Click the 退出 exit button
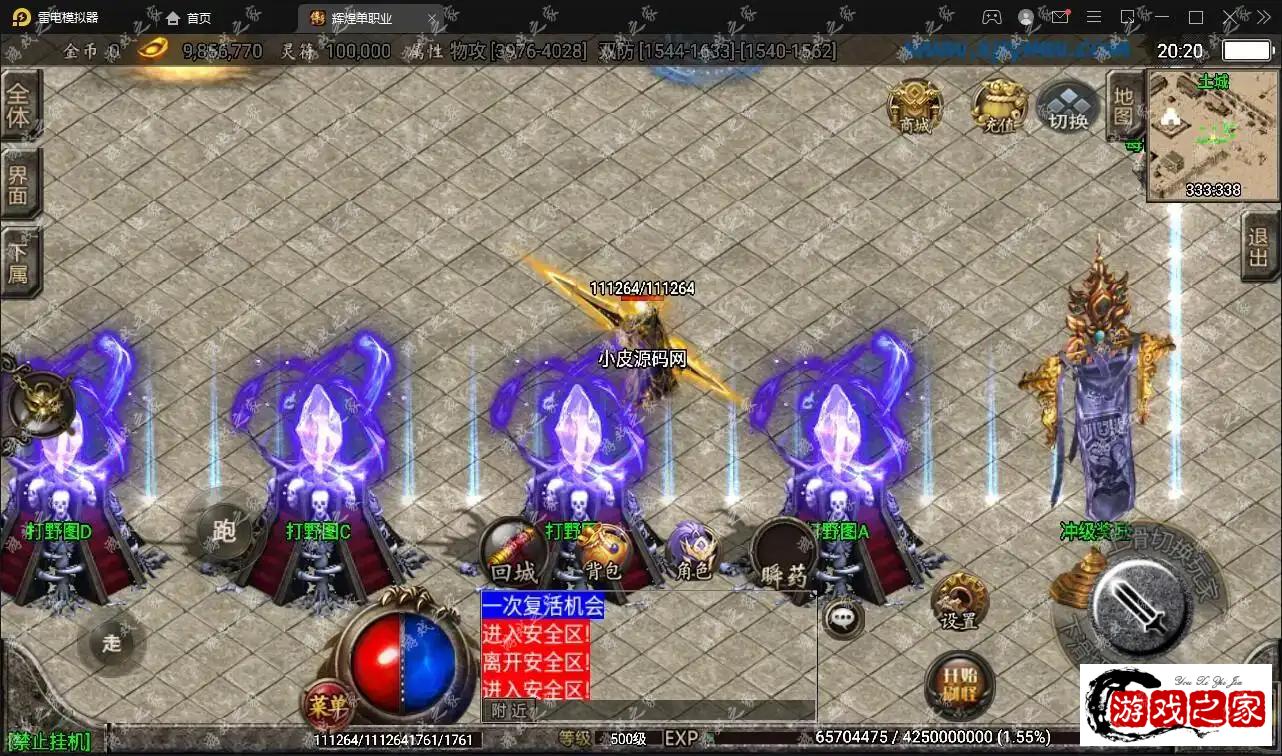This screenshot has width=1282, height=756. click(x=1259, y=248)
